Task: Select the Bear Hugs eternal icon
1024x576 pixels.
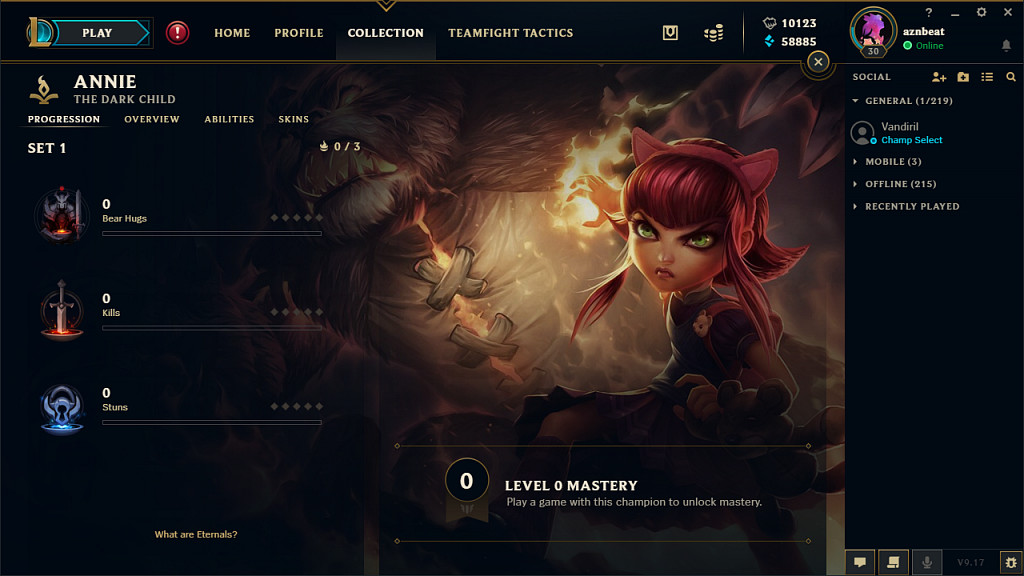Action: [62, 211]
